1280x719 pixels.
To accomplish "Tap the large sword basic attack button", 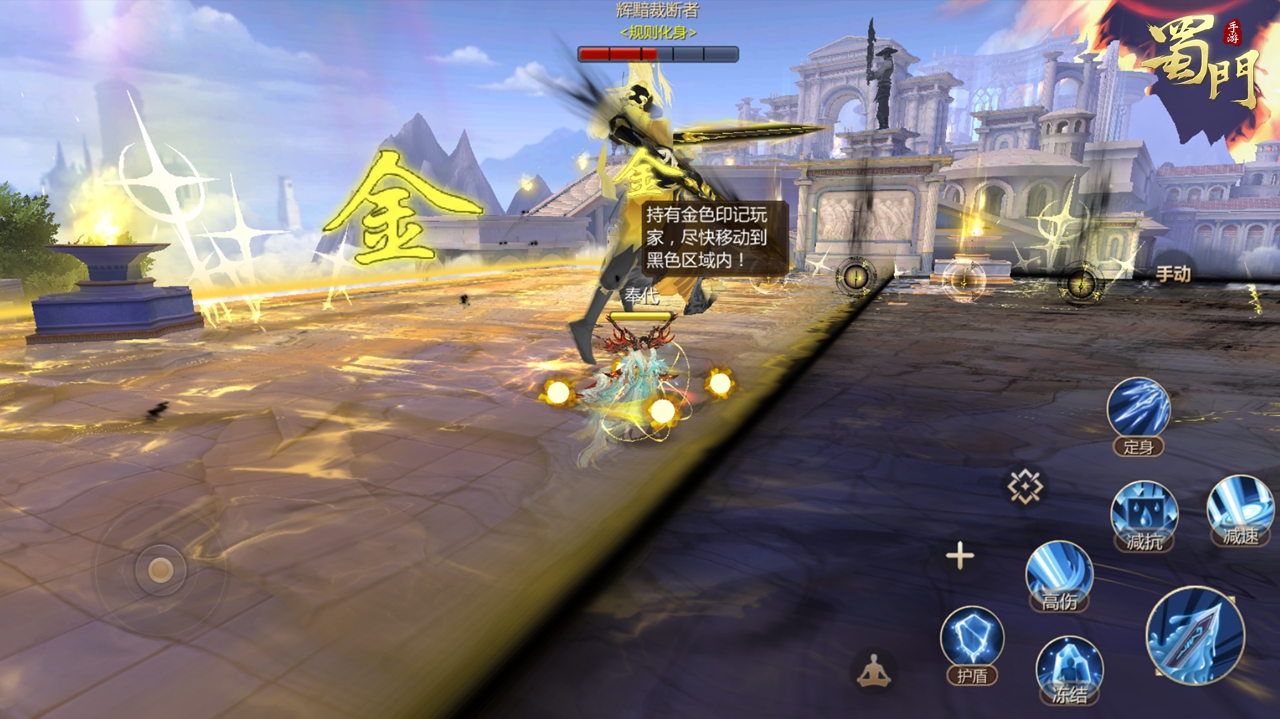I will coord(1195,636).
